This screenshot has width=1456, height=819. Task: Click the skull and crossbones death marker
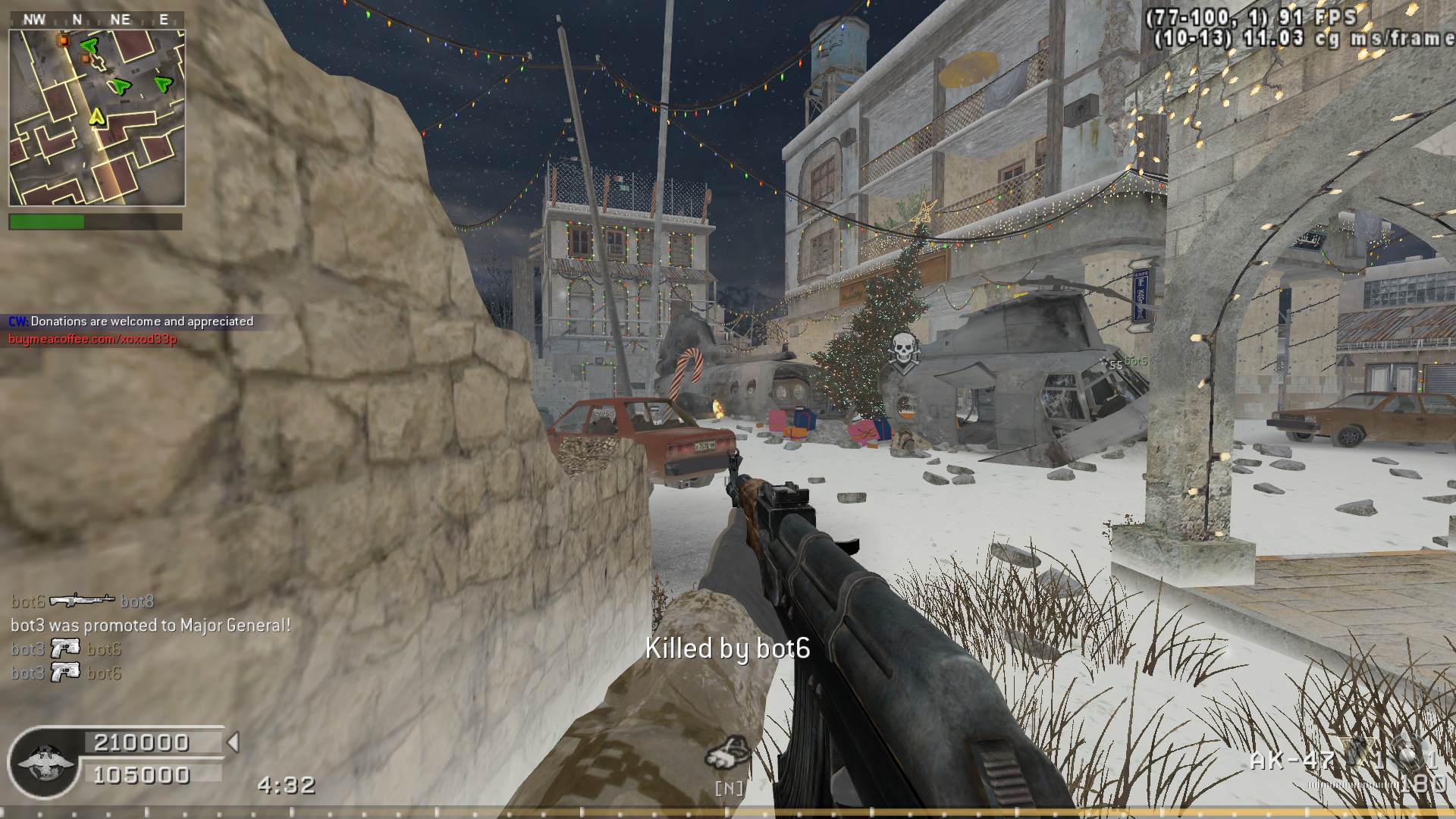[x=902, y=352]
